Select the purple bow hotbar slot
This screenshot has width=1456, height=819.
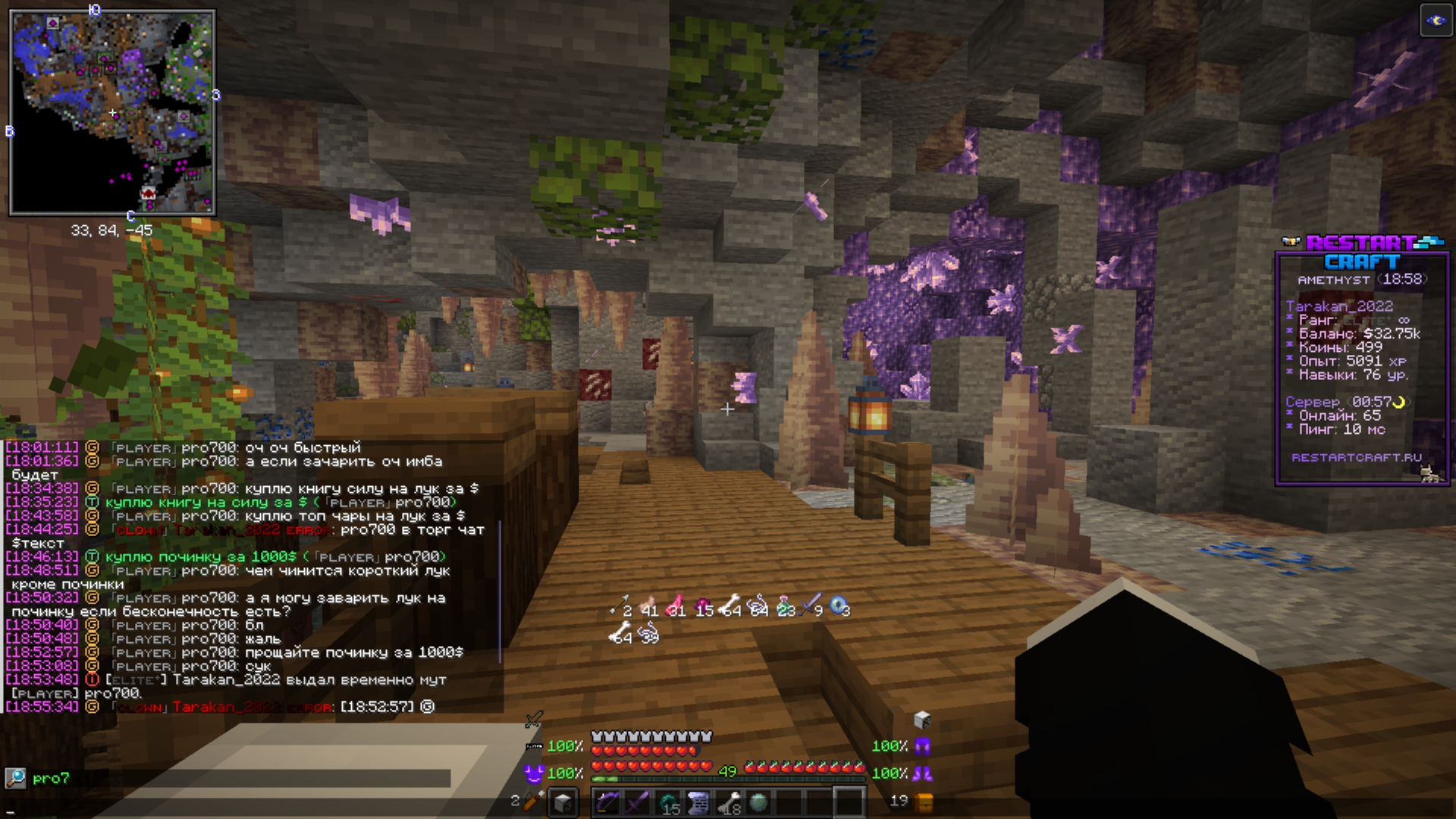click(607, 802)
